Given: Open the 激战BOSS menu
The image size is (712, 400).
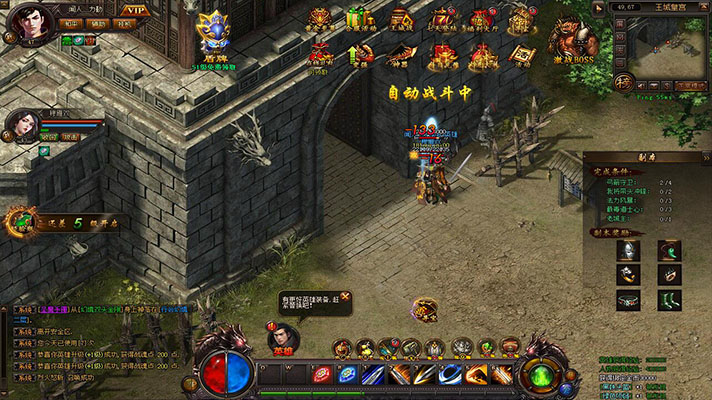Looking at the screenshot, I should point(574,40).
